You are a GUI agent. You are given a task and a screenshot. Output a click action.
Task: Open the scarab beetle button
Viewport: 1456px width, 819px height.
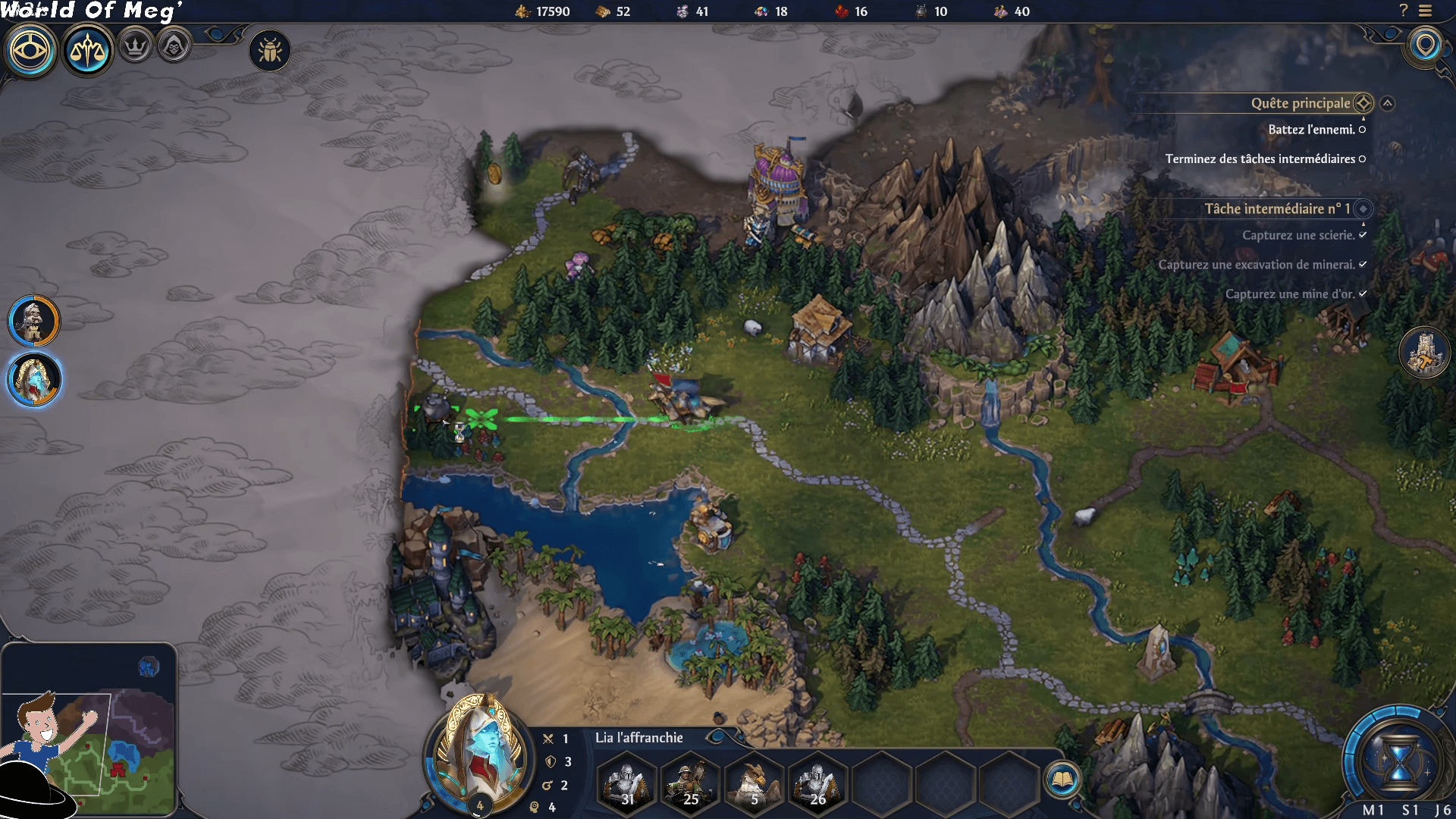click(x=270, y=52)
